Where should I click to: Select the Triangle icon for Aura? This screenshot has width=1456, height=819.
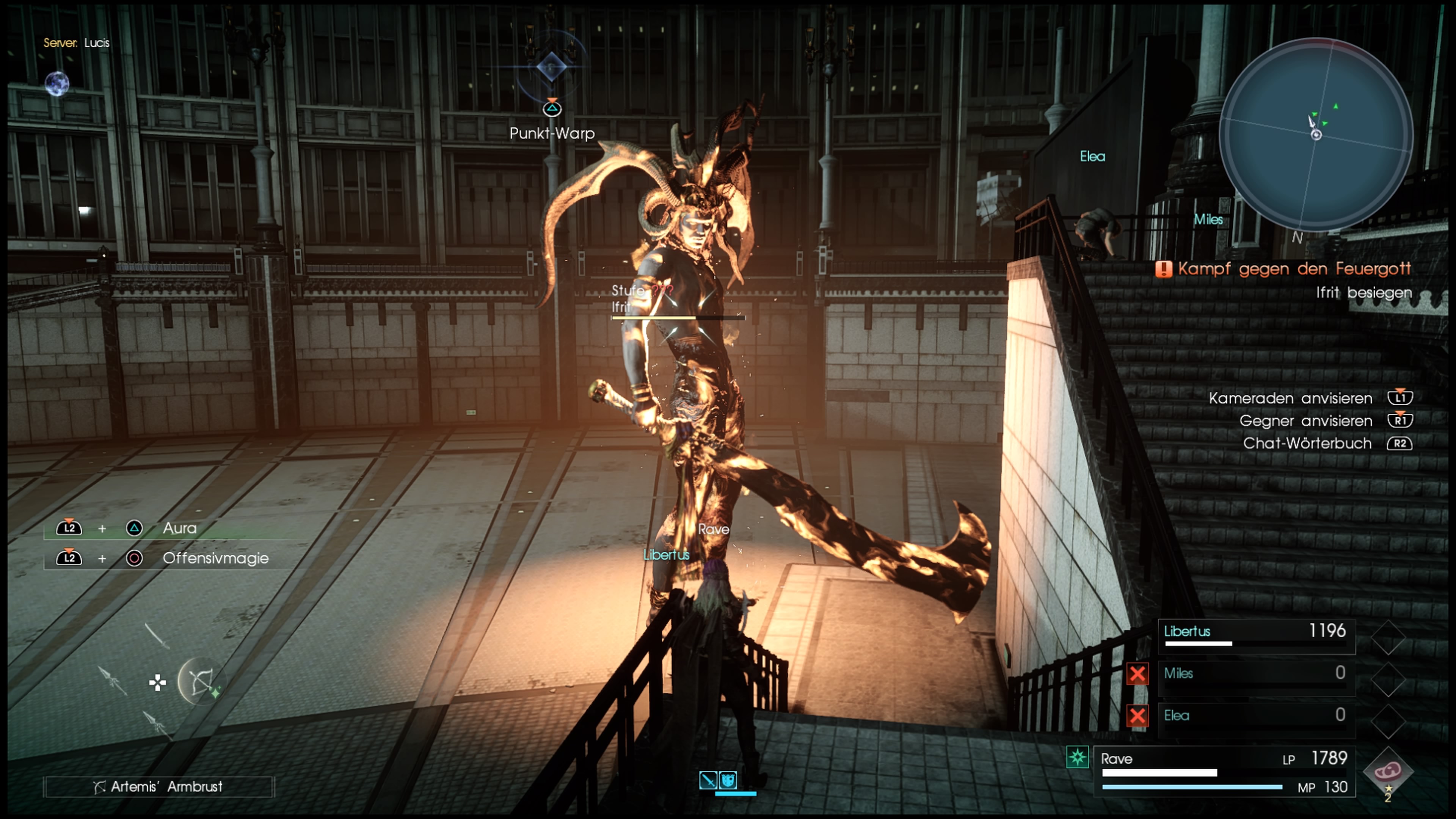tap(134, 528)
